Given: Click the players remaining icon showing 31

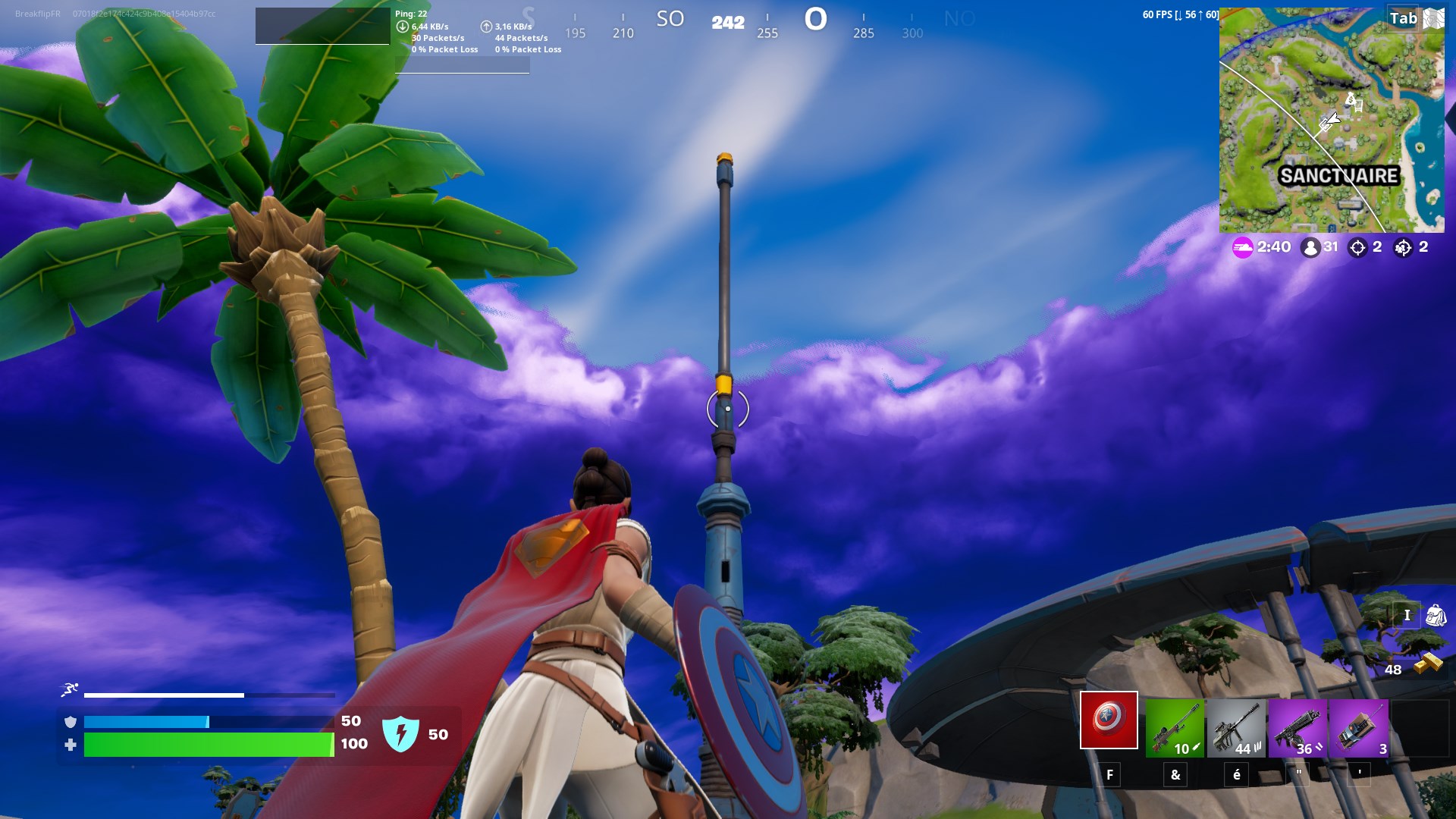Looking at the screenshot, I should 1310,246.
